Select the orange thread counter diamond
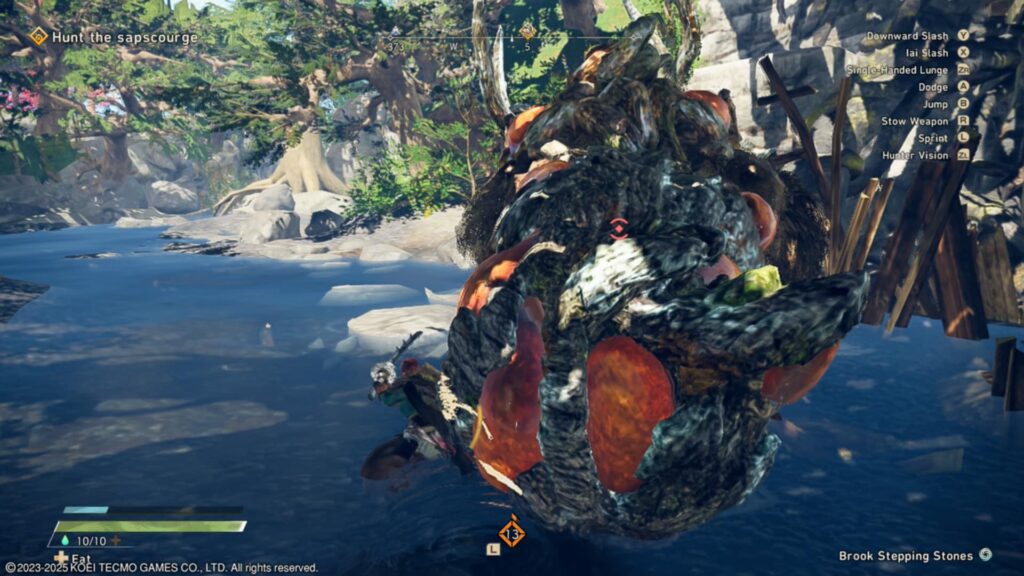Screen dimensions: 1024x576 click(x=512, y=530)
